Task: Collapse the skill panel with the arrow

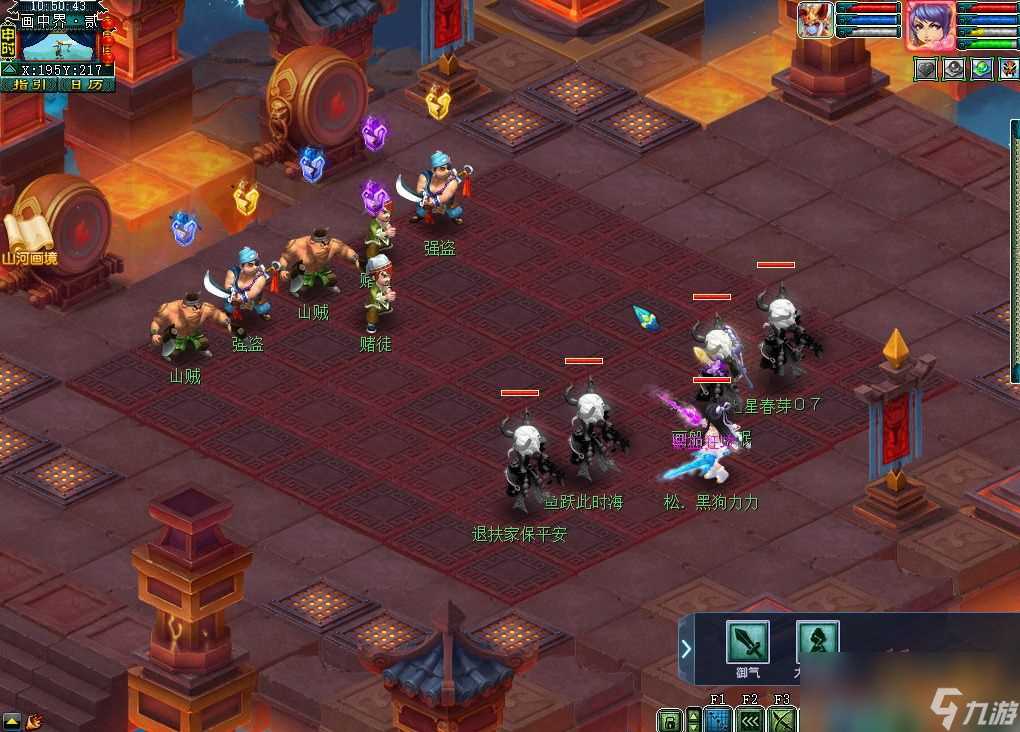Action: [686, 650]
